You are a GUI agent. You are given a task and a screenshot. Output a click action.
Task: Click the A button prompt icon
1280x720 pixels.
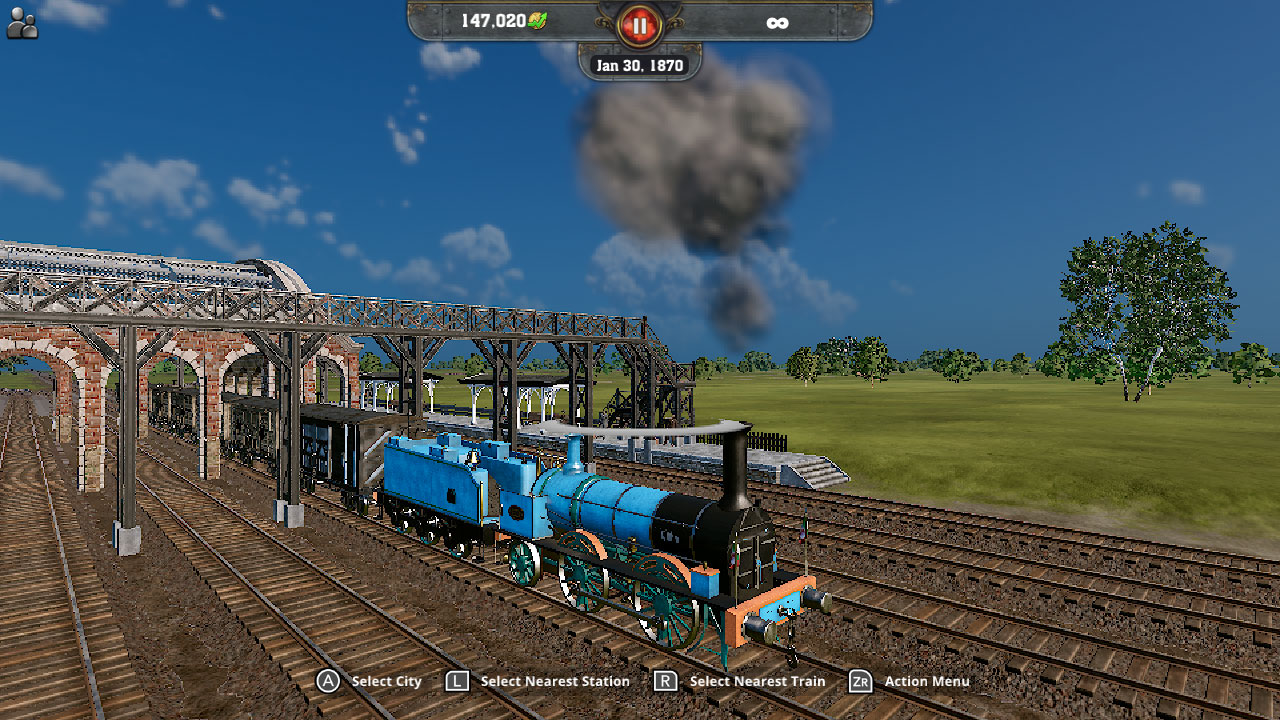point(327,681)
